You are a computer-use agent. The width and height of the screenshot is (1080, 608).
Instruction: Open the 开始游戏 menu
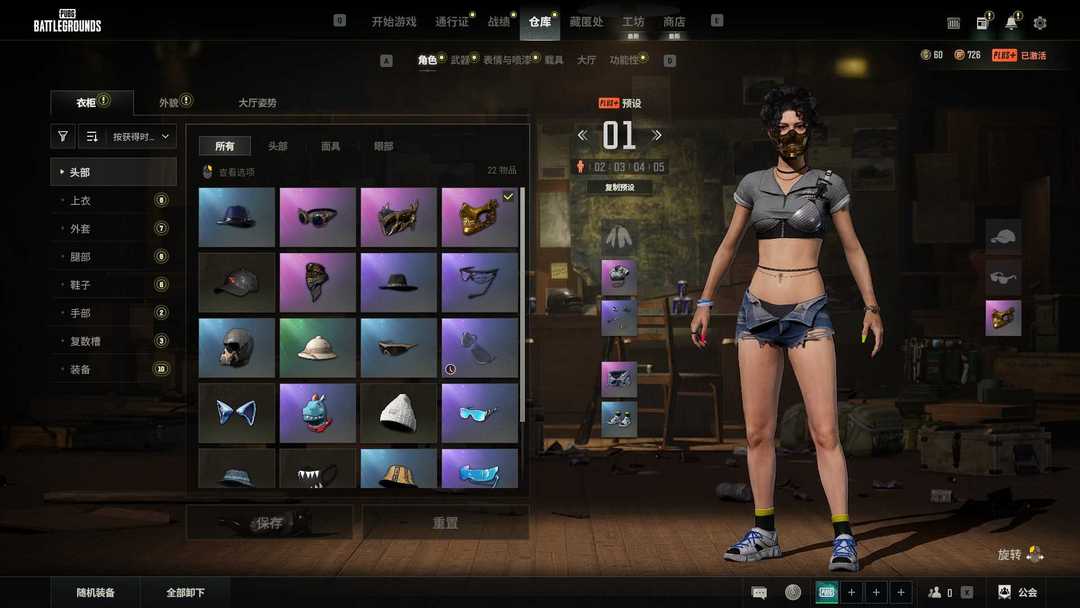(393, 22)
